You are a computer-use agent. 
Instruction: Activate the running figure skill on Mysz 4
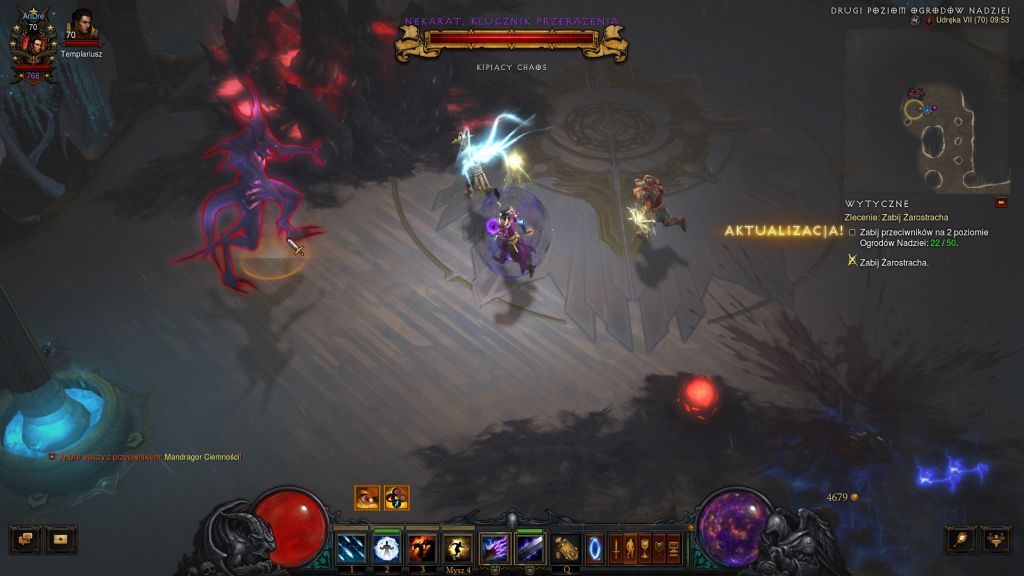[x=458, y=548]
